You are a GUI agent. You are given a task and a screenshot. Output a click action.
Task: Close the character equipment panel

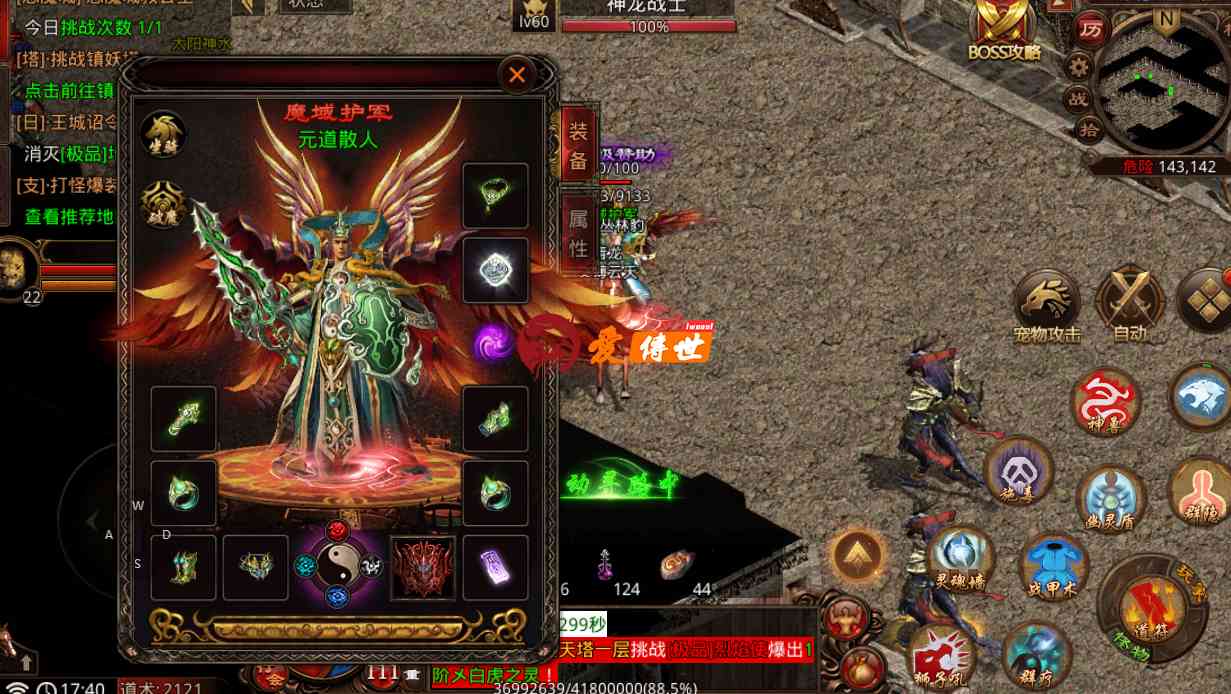[x=517, y=74]
